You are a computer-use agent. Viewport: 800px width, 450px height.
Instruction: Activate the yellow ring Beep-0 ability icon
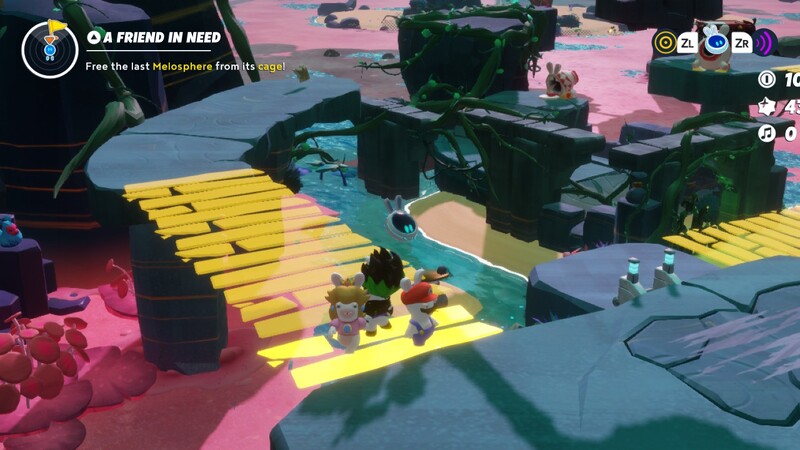click(x=665, y=43)
